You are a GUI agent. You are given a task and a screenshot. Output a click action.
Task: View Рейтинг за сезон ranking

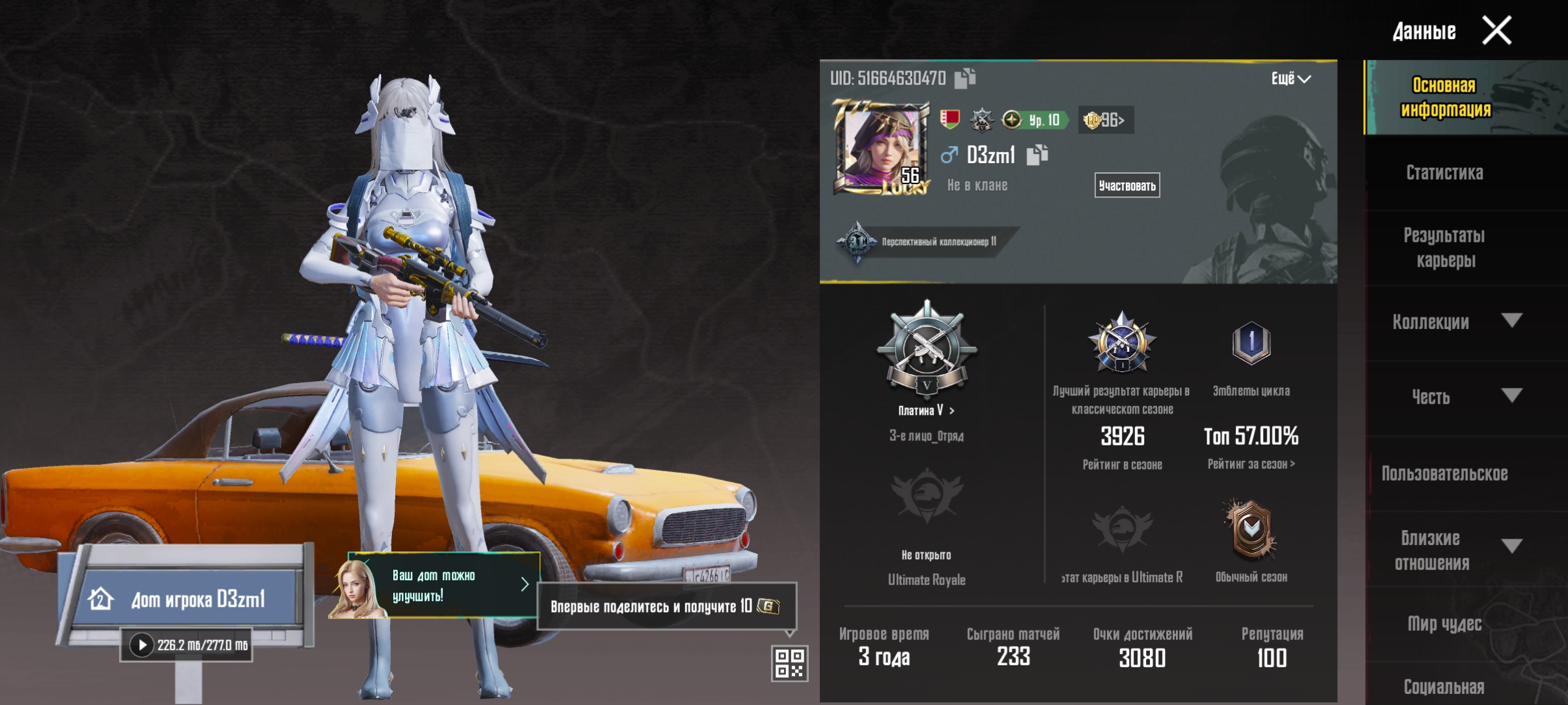tap(1251, 464)
